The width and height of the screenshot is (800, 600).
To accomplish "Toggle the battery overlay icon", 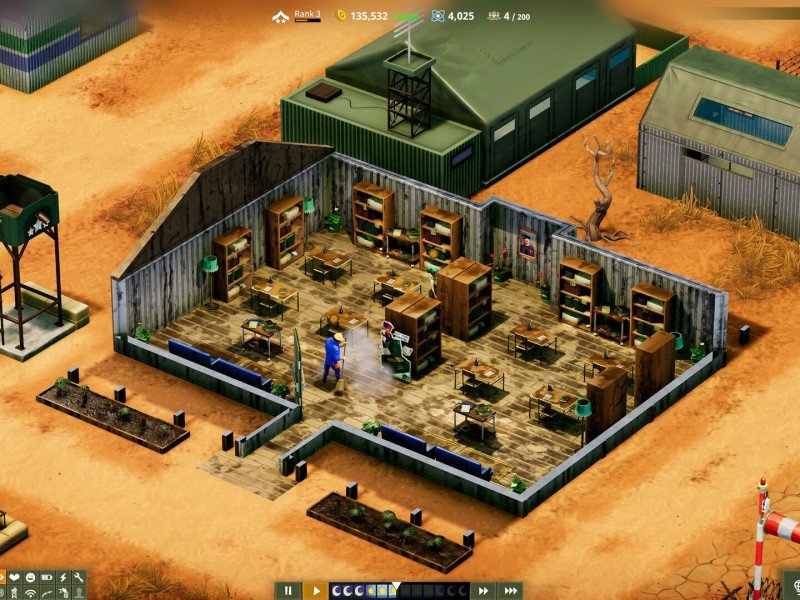I will point(46,578).
